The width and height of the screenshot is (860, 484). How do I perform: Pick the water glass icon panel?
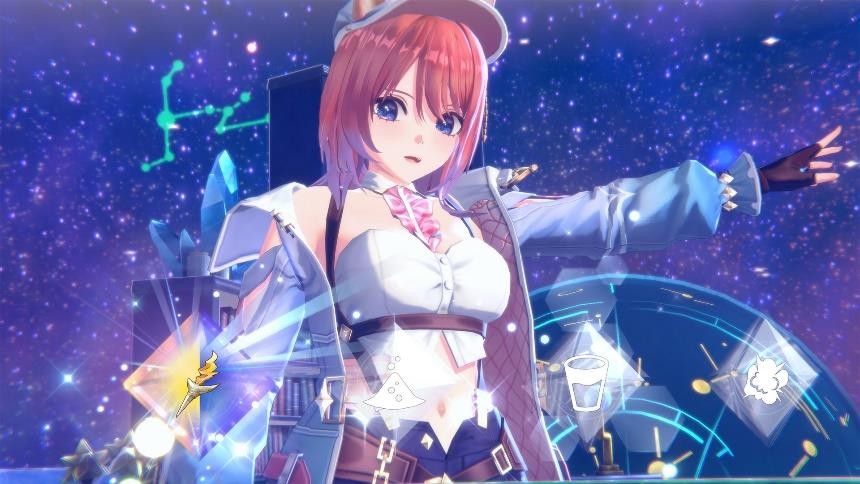click(x=581, y=380)
